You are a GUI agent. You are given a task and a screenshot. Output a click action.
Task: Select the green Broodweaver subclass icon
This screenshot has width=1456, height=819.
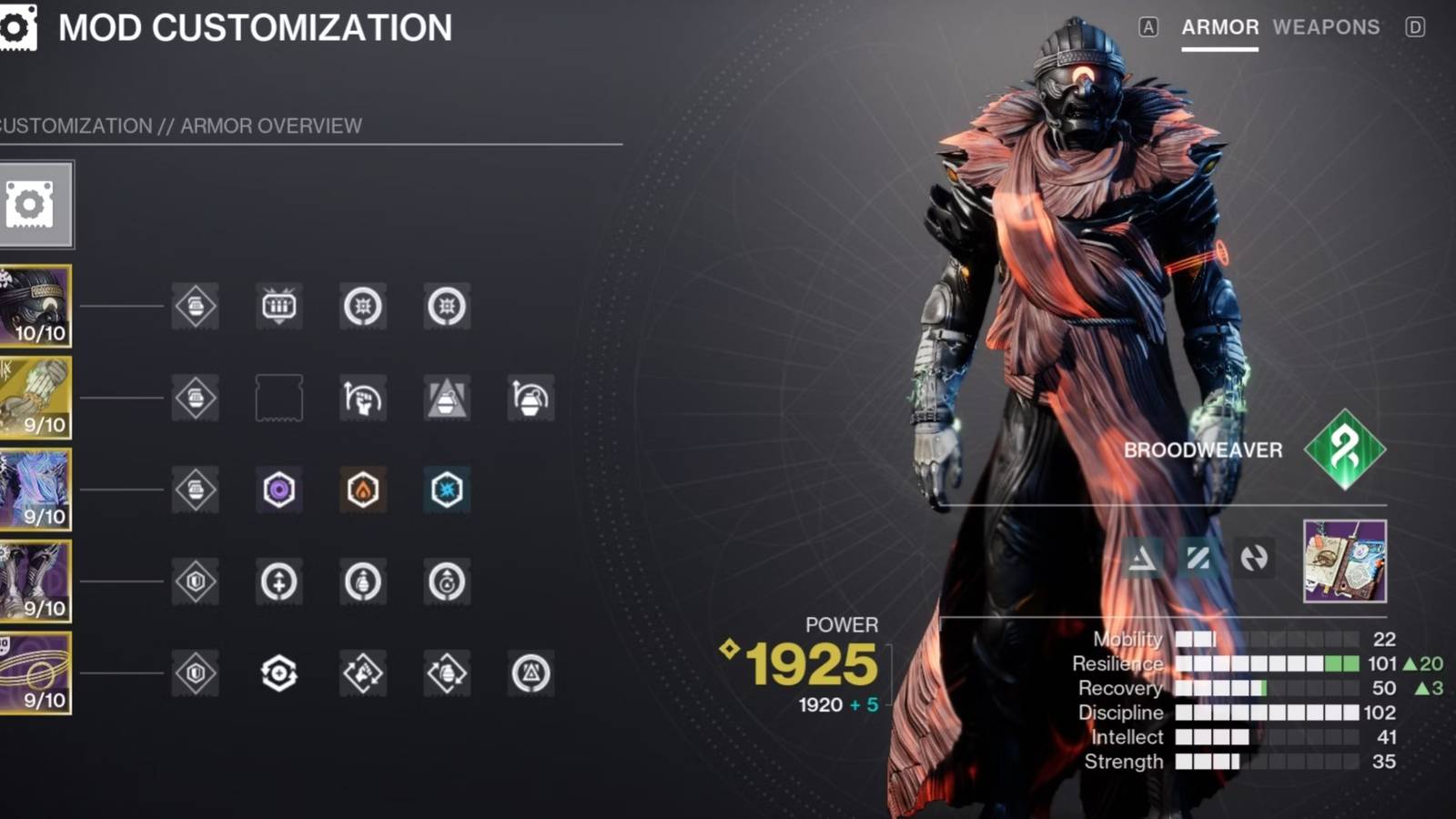1344,449
